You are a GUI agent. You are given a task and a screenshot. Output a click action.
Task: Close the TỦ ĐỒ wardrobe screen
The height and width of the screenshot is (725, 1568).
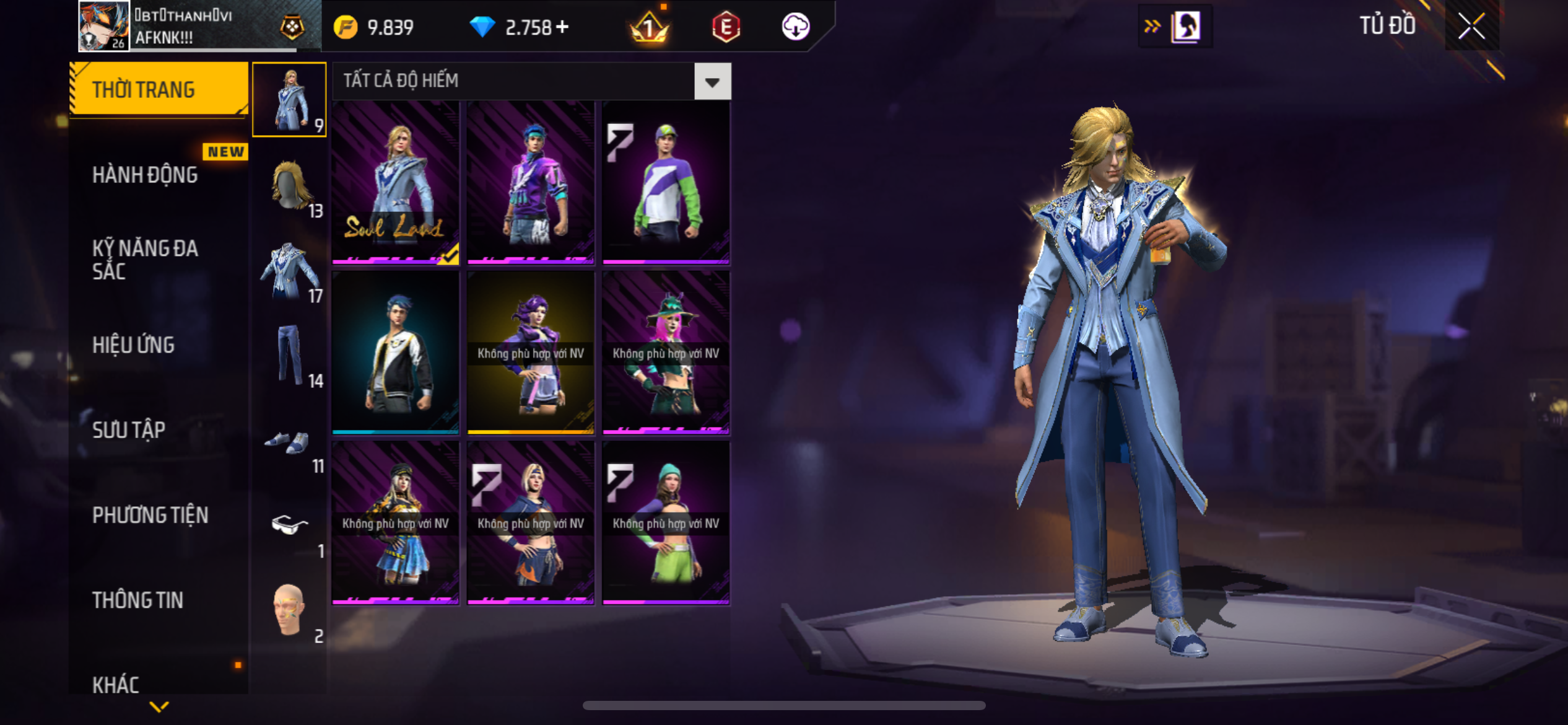tap(1471, 26)
